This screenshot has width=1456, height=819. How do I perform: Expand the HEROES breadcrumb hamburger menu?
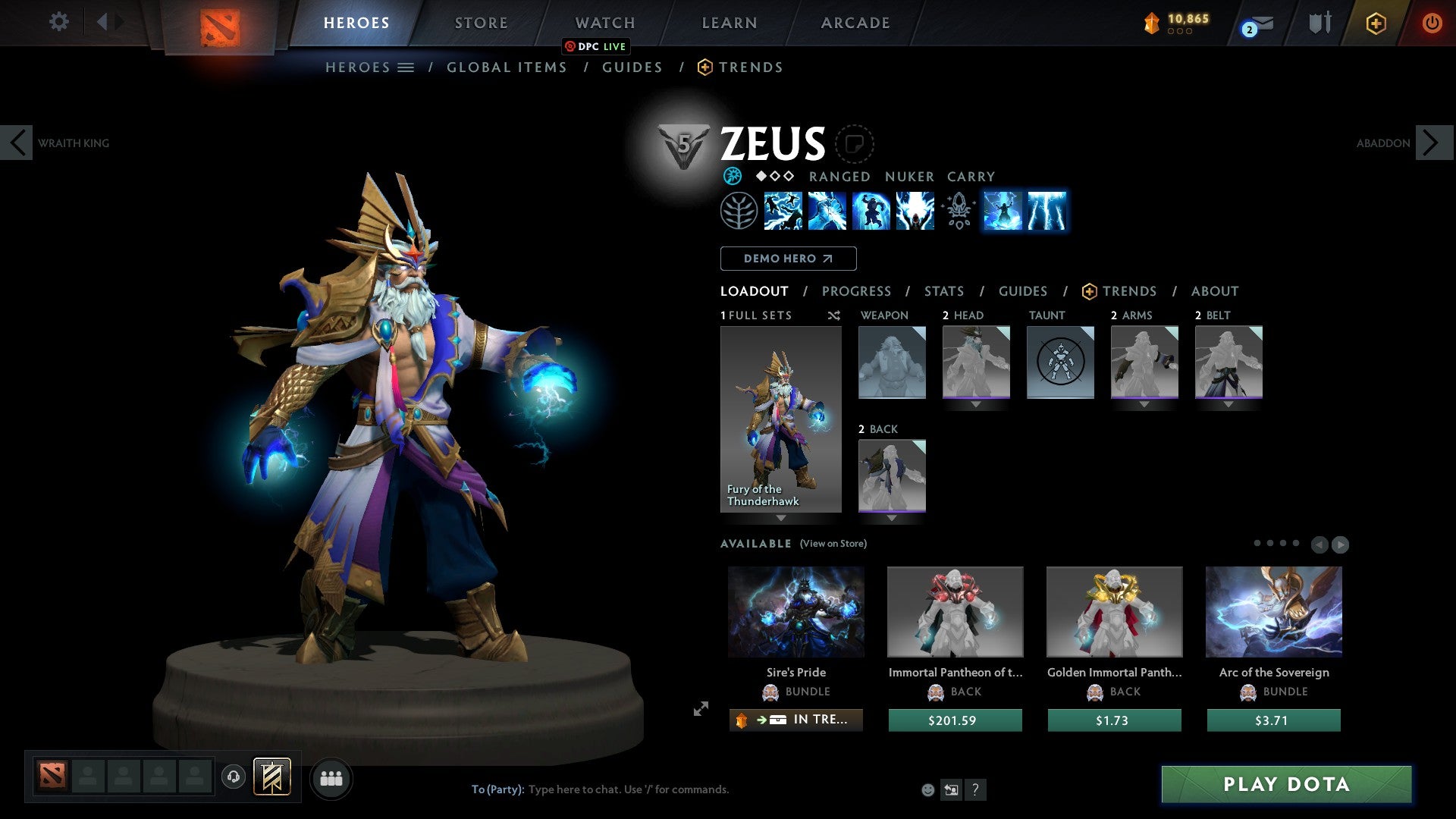(406, 67)
